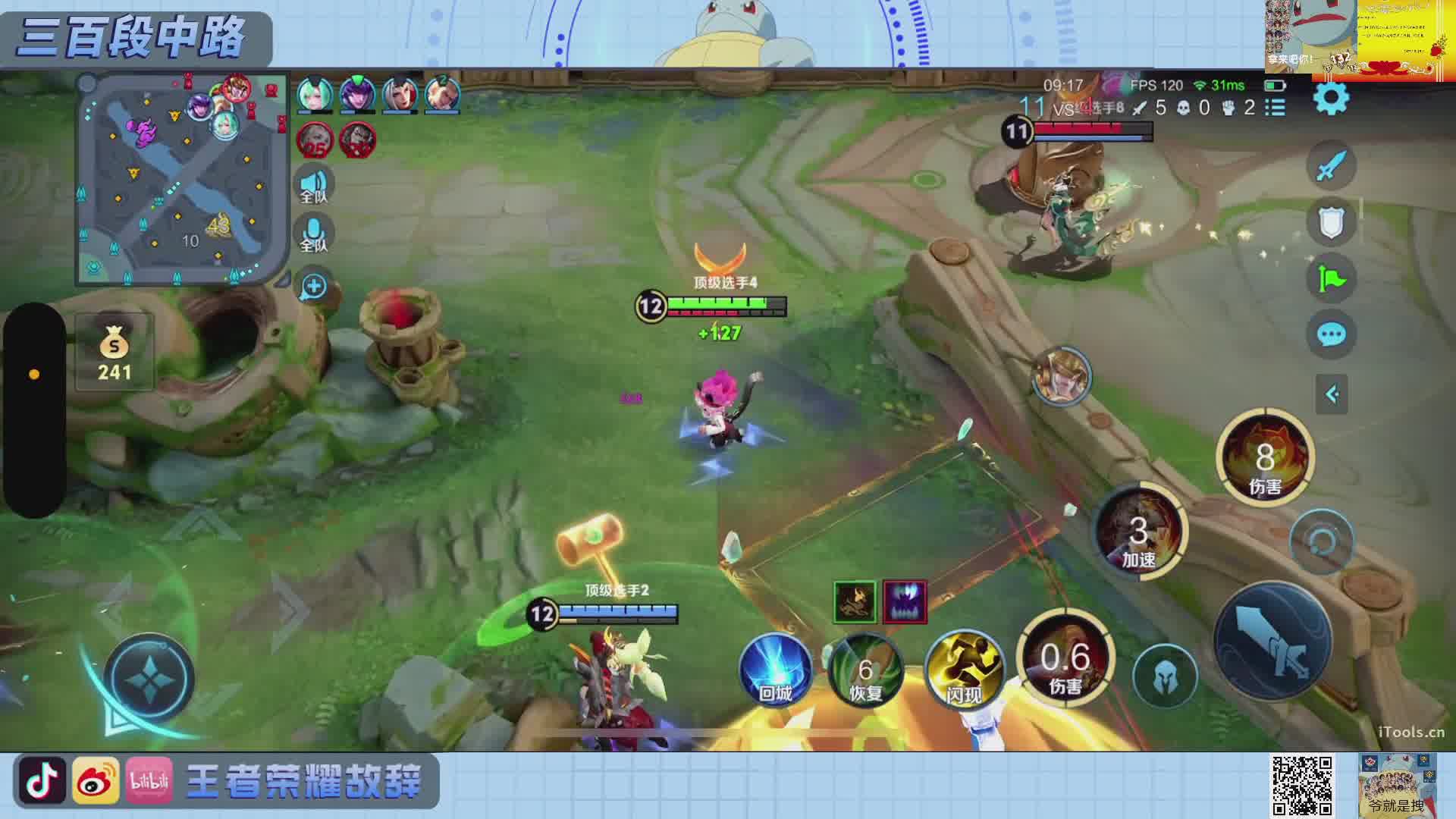
Task: Send gather signal with the green flag
Action: coord(1331,278)
